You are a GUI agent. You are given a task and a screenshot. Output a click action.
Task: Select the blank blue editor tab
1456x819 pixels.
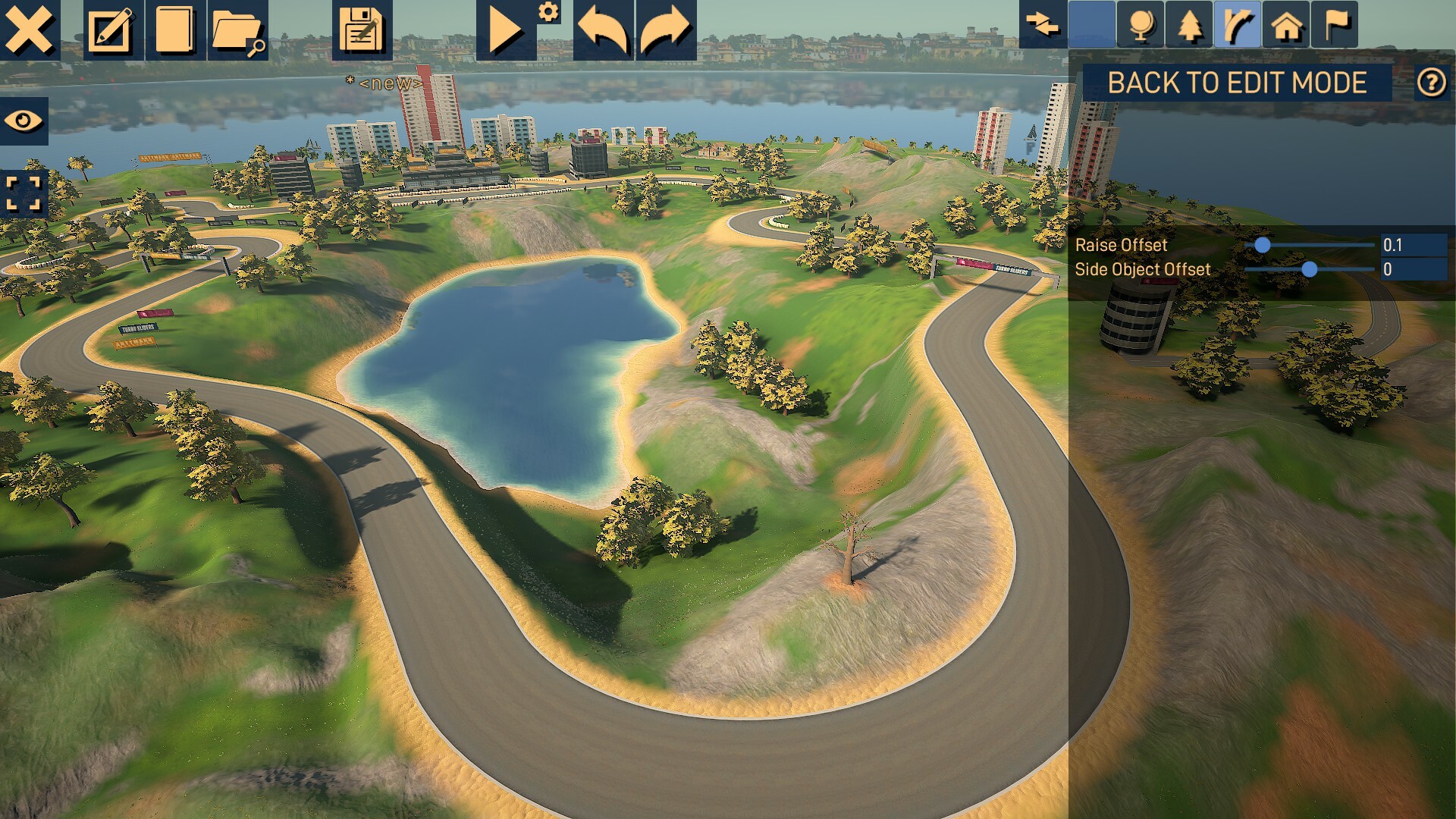(x=1091, y=24)
